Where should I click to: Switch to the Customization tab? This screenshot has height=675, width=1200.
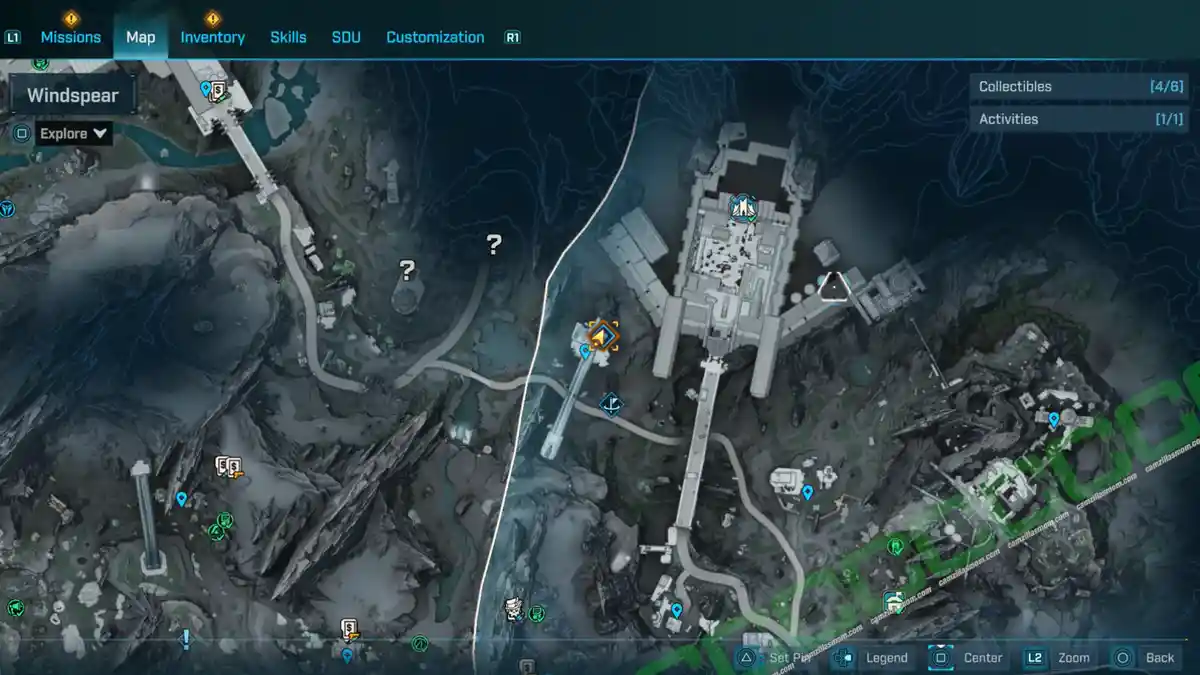coord(435,37)
